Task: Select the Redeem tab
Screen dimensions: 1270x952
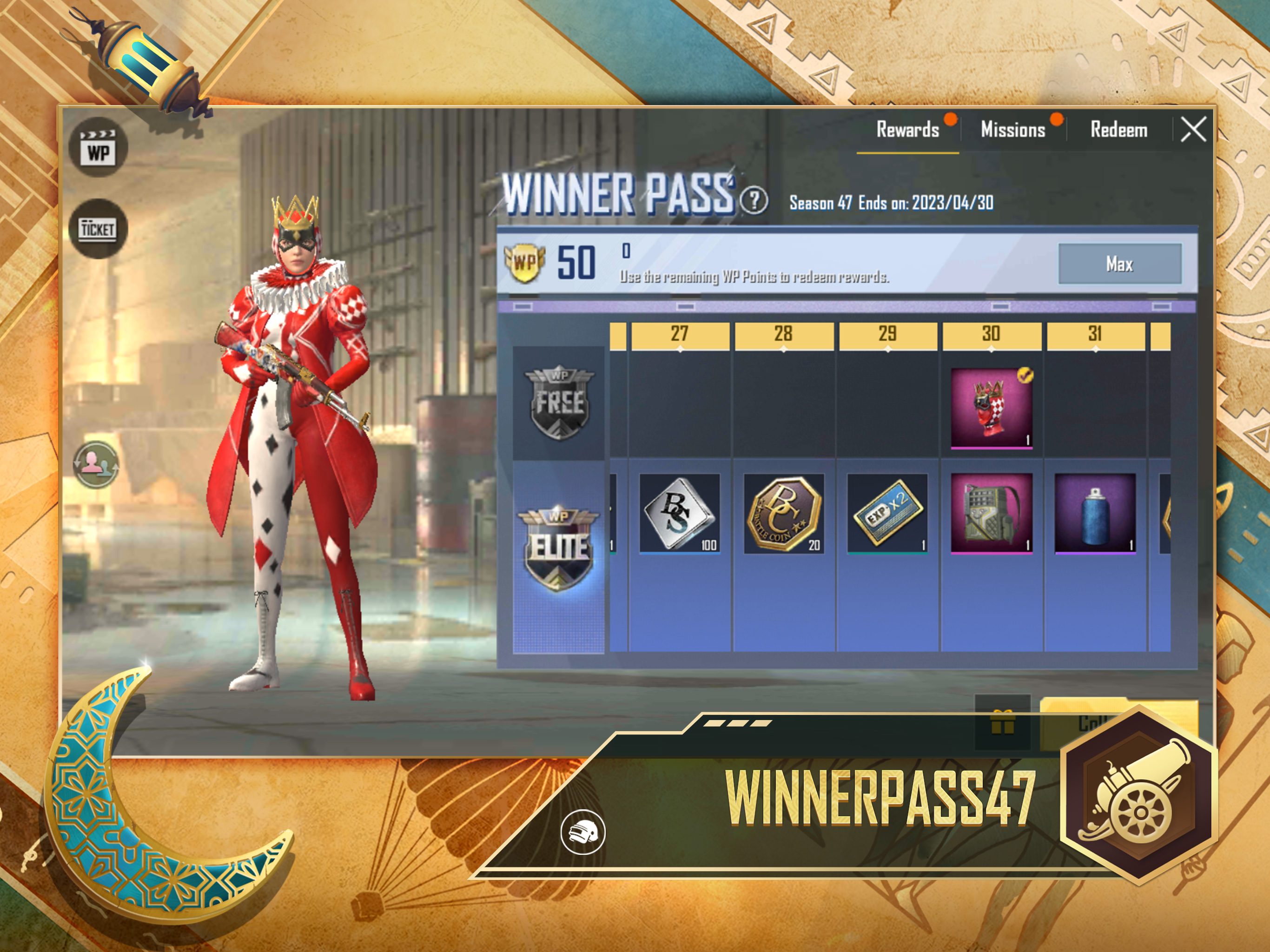Action: point(1118,130)
